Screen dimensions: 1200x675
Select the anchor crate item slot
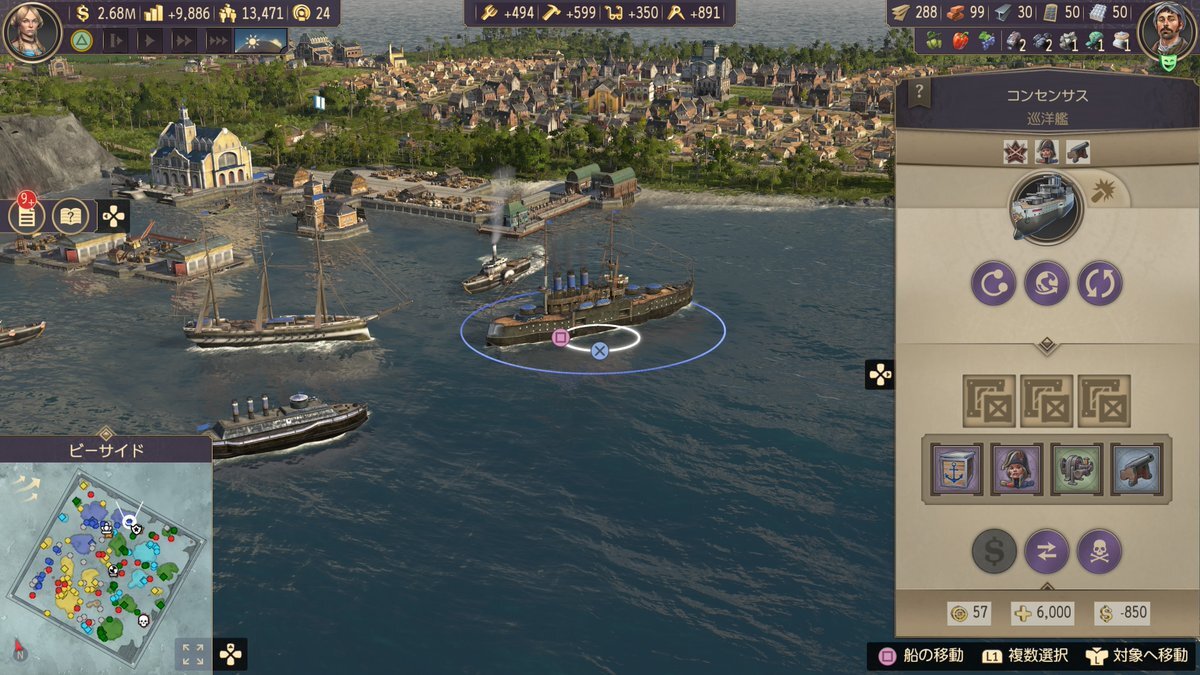tap(957, 469)
